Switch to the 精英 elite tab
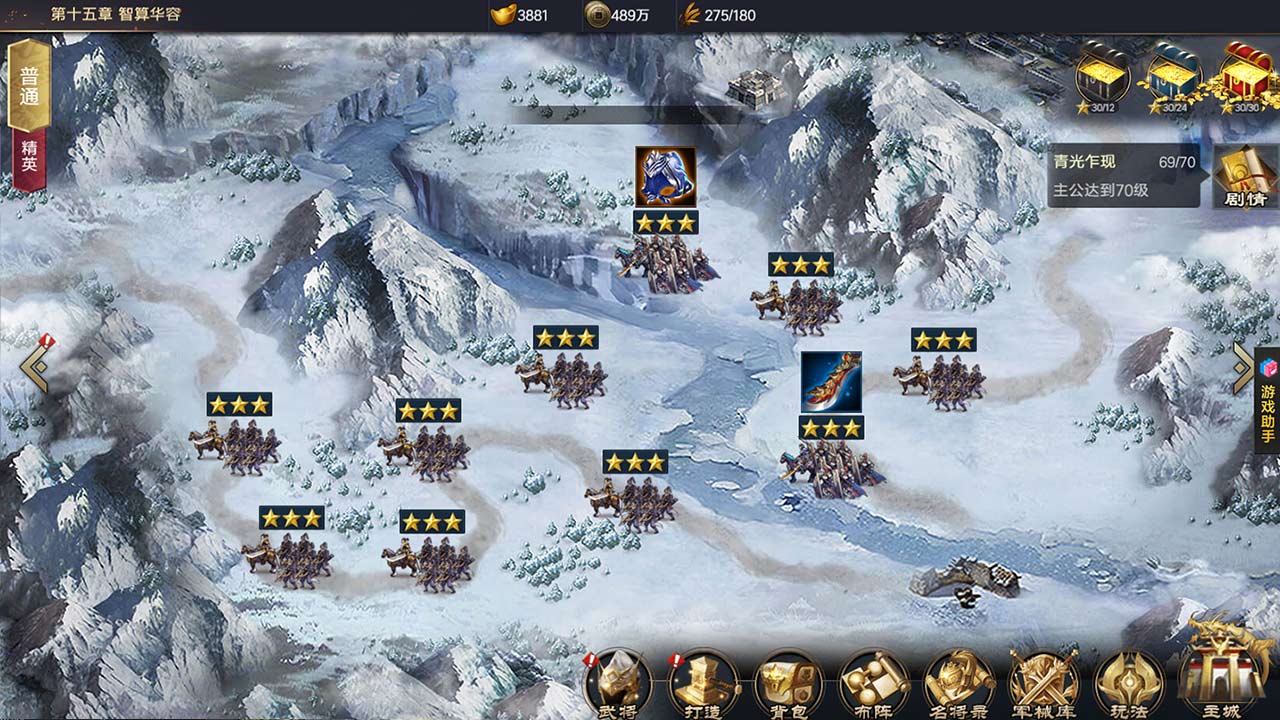The image size is (1280, 720). point(29,156)
